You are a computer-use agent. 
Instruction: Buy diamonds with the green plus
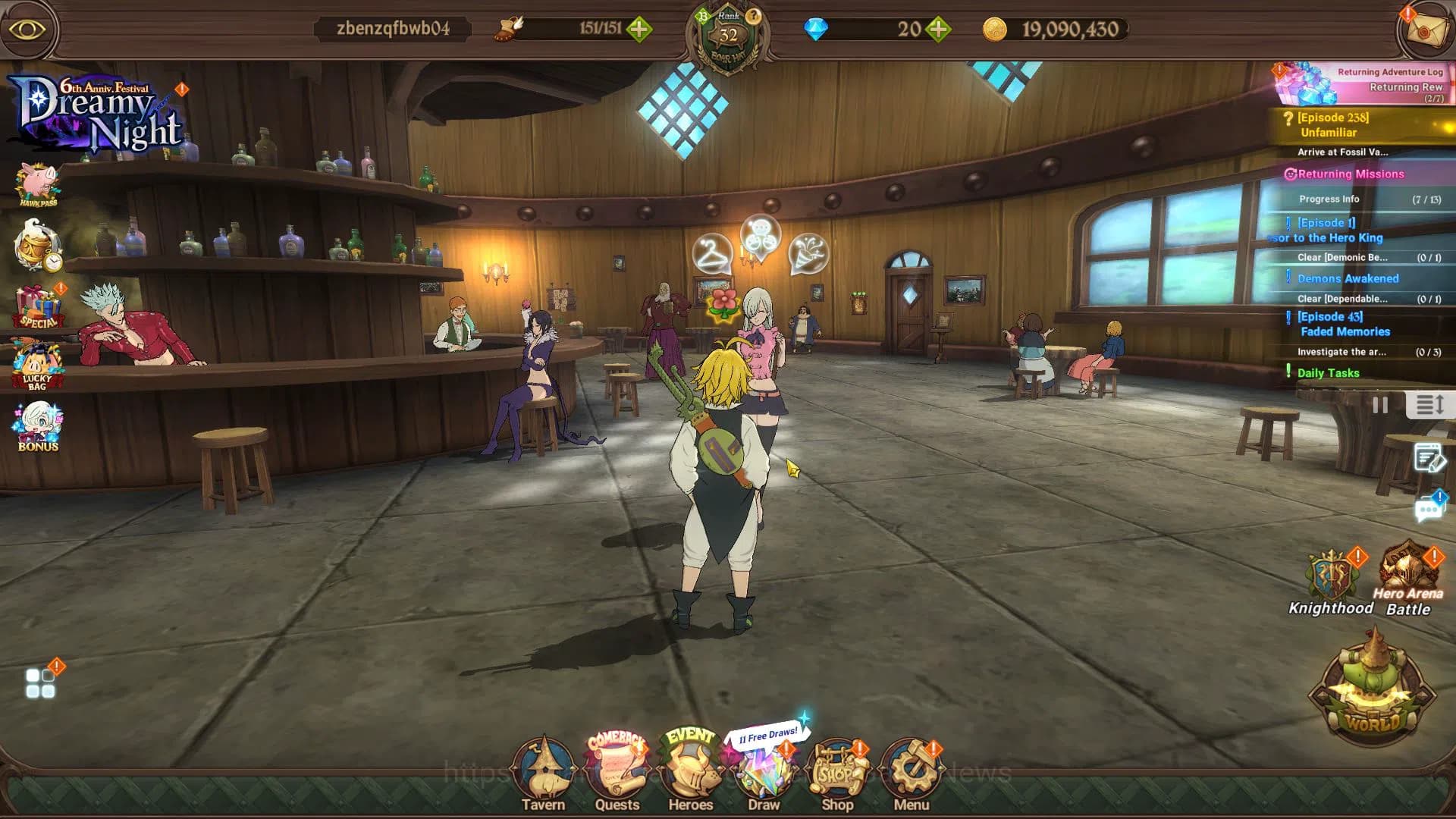click(x=939, y=30)
